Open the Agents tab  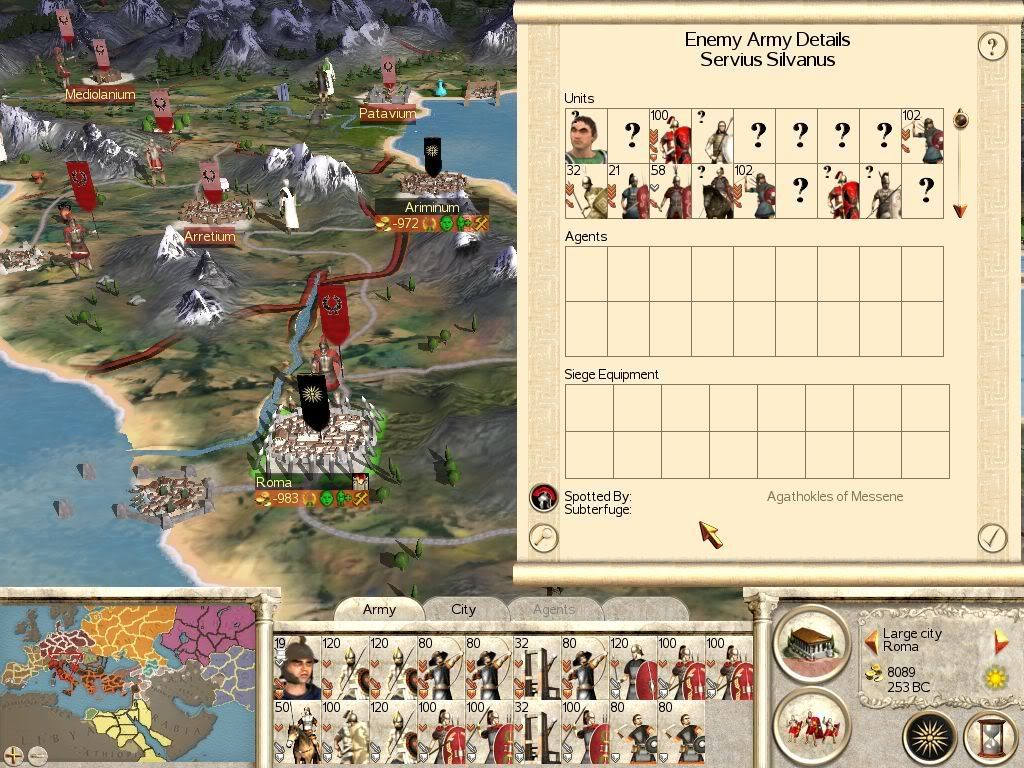click(x=553, y=609)
